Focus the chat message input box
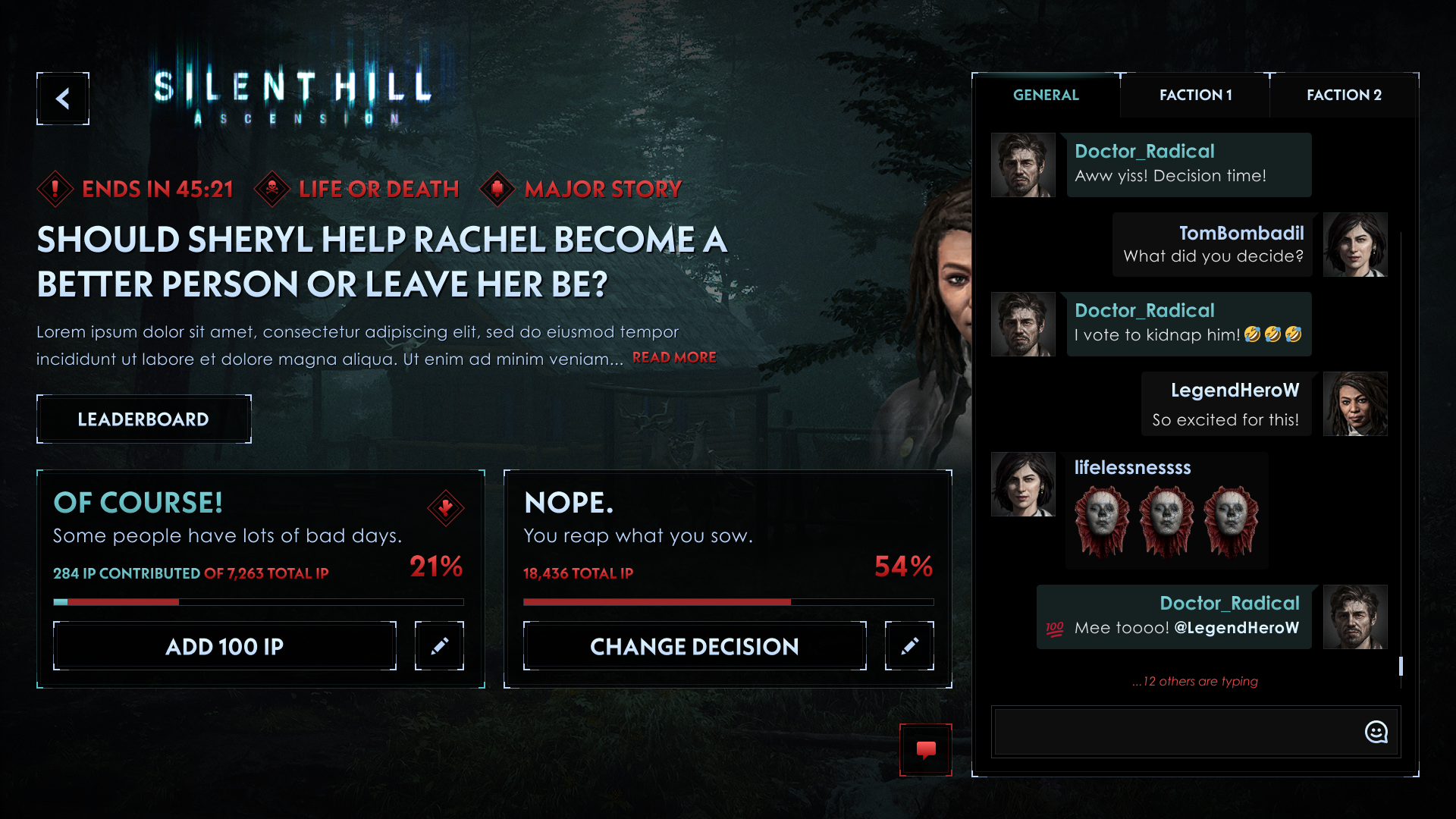 click(x=1175, y=732)
